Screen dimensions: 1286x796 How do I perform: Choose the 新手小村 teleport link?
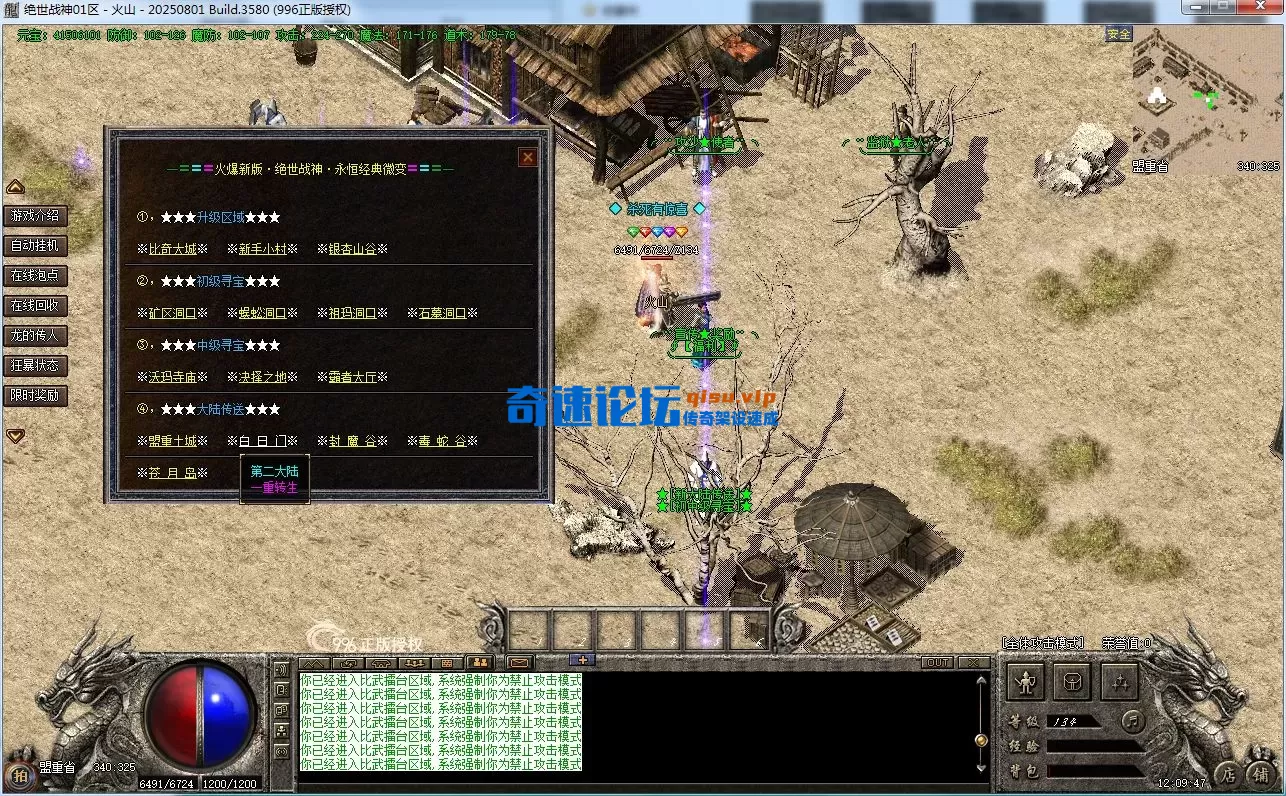click(x=262, y=249)
